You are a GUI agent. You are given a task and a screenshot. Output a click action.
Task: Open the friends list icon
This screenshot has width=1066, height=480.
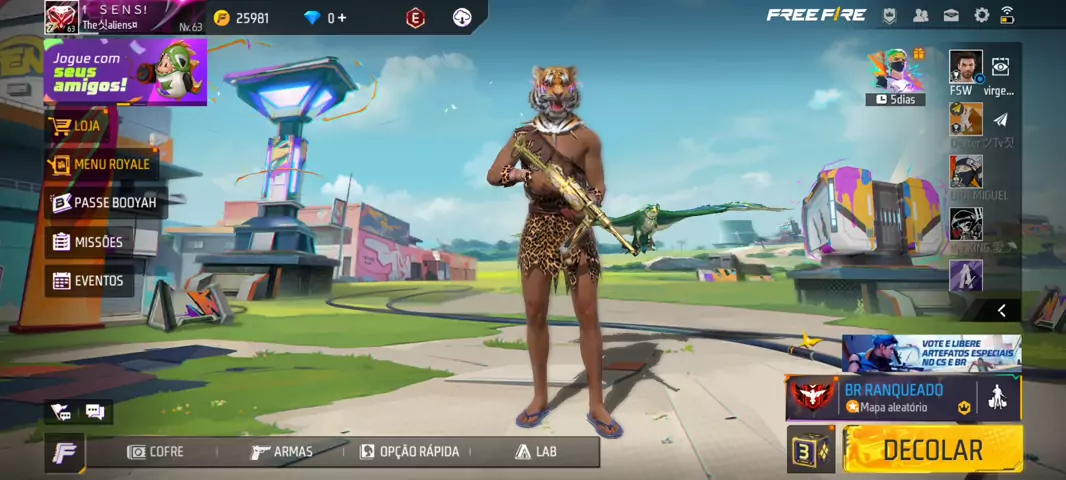click(921, 15)
